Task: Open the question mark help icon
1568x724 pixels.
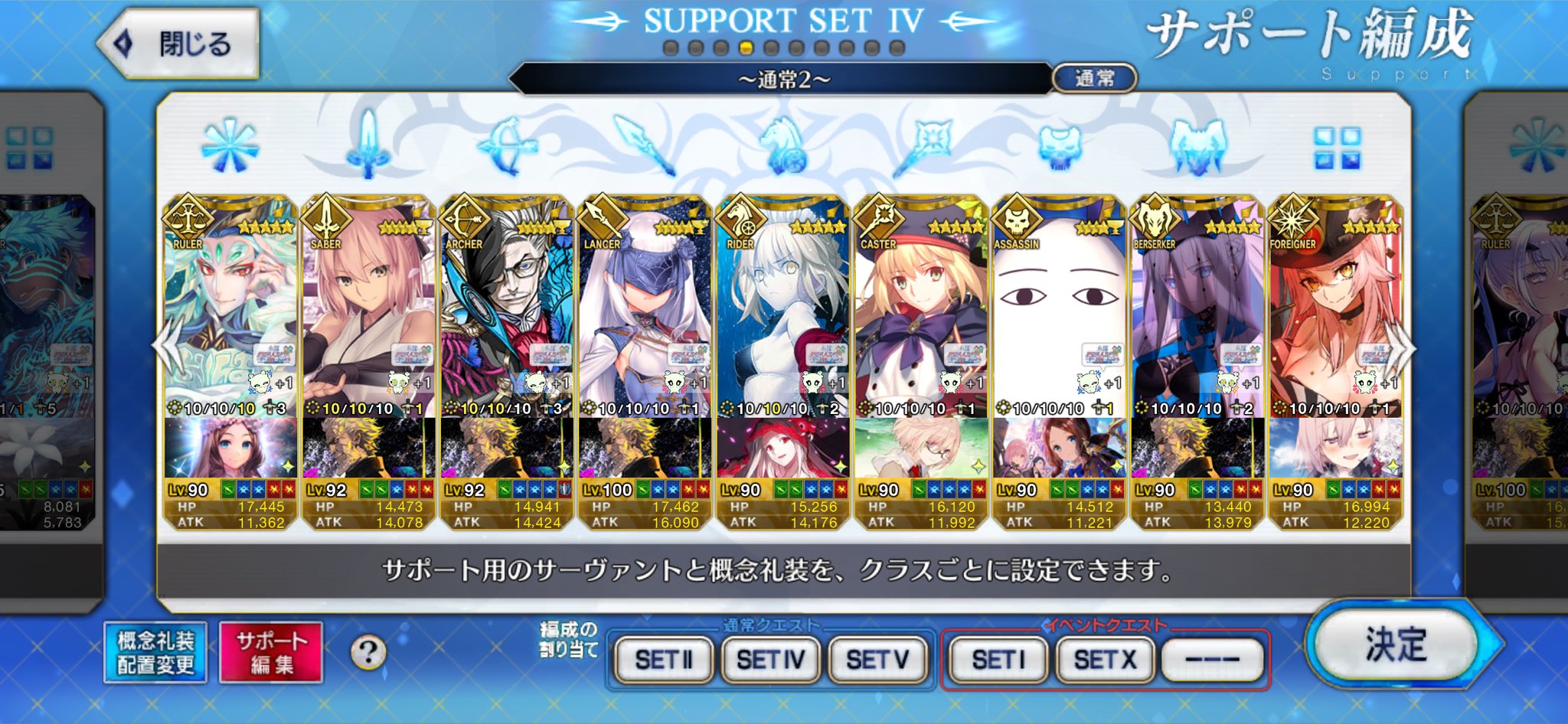Action: pos(368,653)
